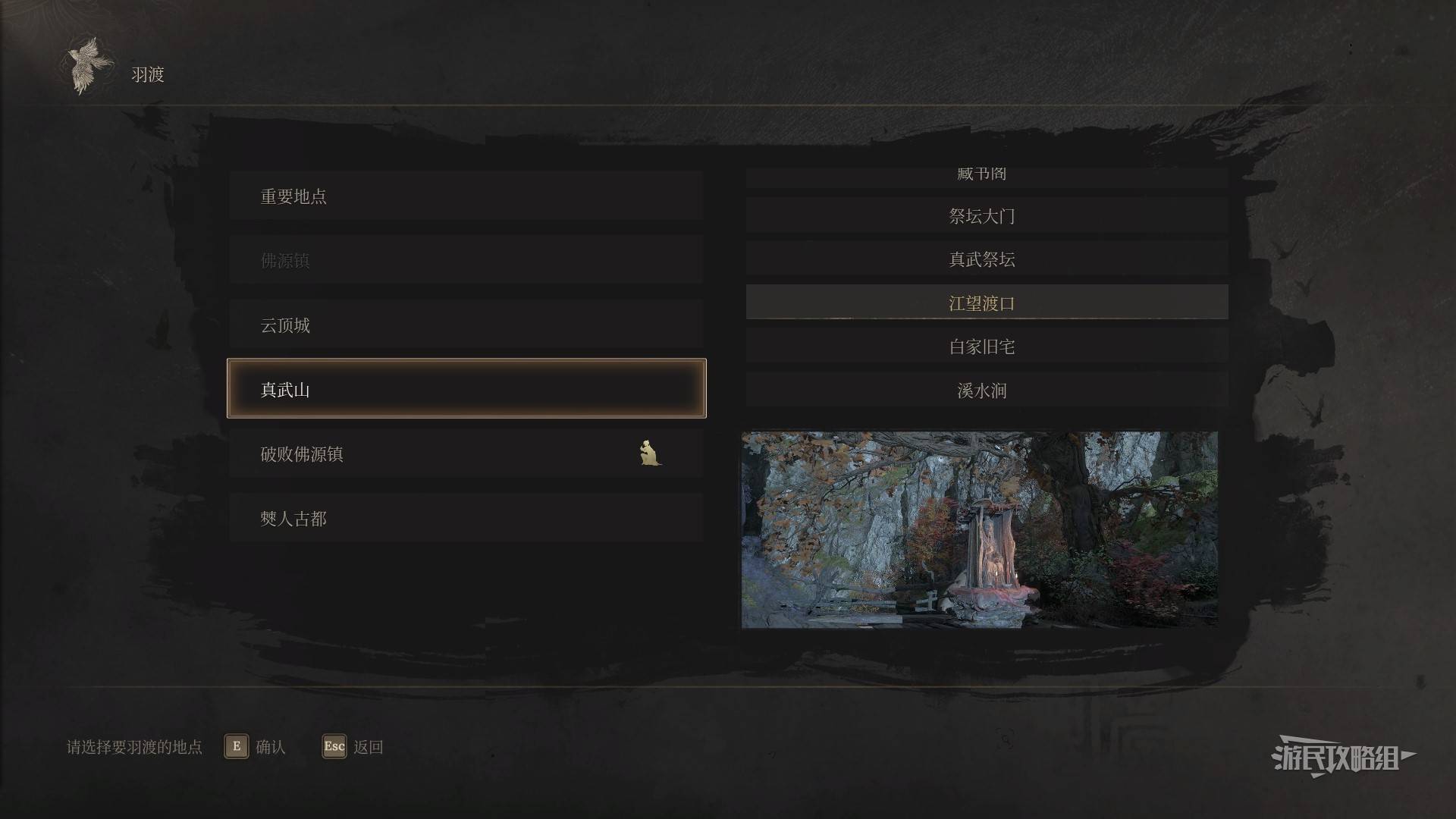This screenshot has height=819, width=1456.
Task: Choose 樊人古都 from the region list
Action: pyautogui.click(x=466, y=519)
